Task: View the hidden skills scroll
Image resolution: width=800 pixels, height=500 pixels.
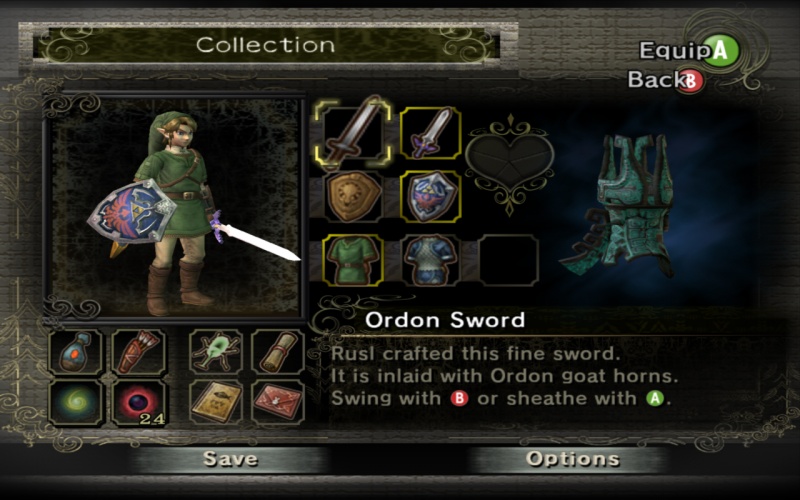Action: [277, 352]
